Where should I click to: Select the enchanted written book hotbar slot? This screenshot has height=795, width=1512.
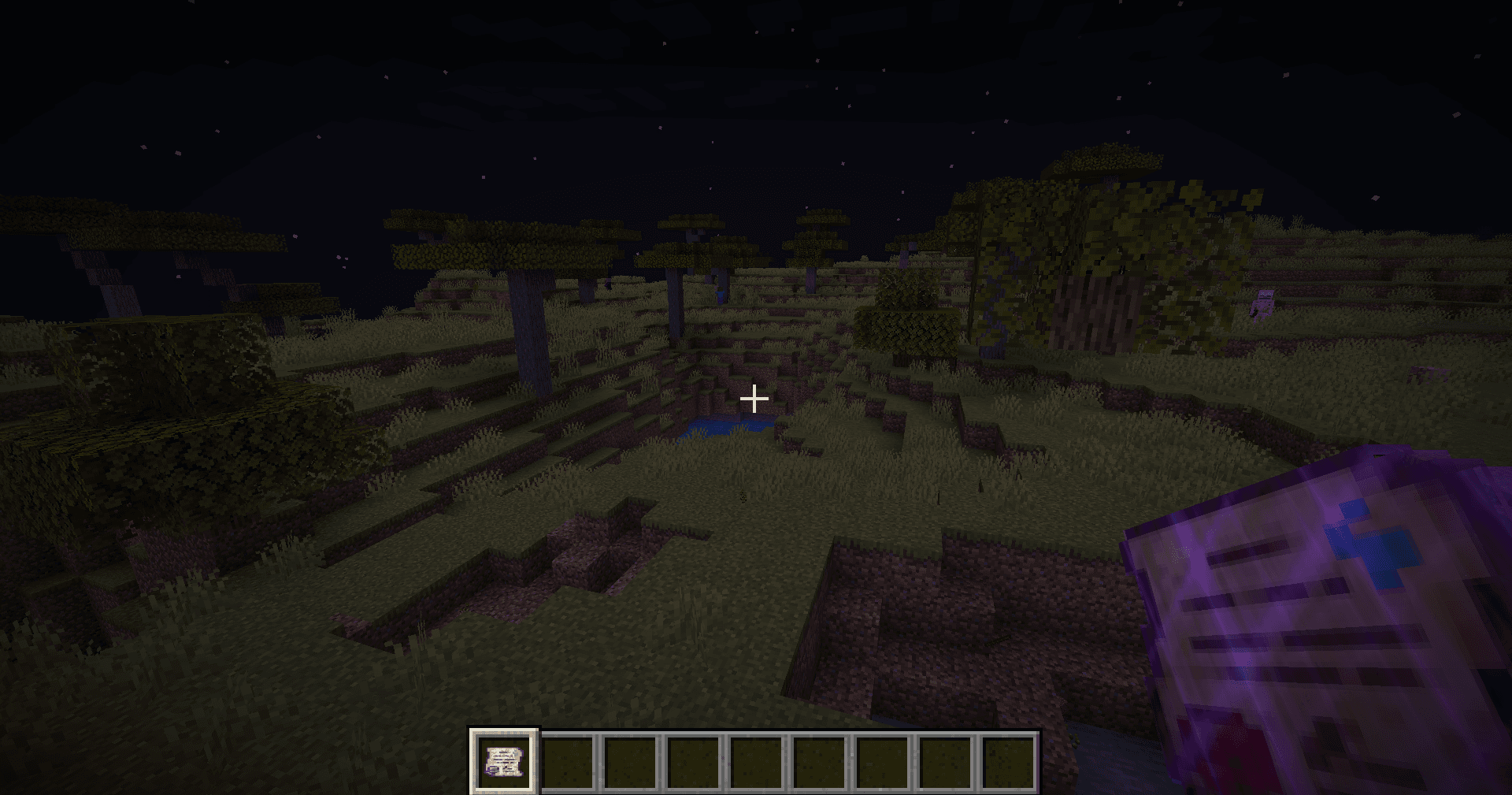[x=504, y=761]
